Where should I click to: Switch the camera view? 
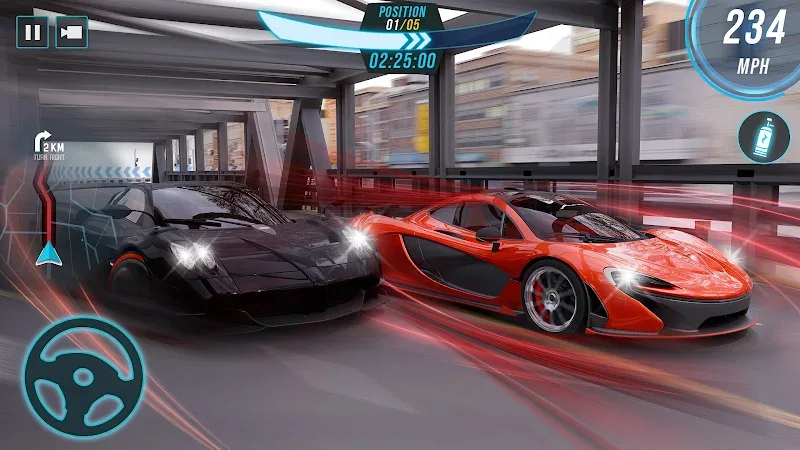[x=71, y=32]
